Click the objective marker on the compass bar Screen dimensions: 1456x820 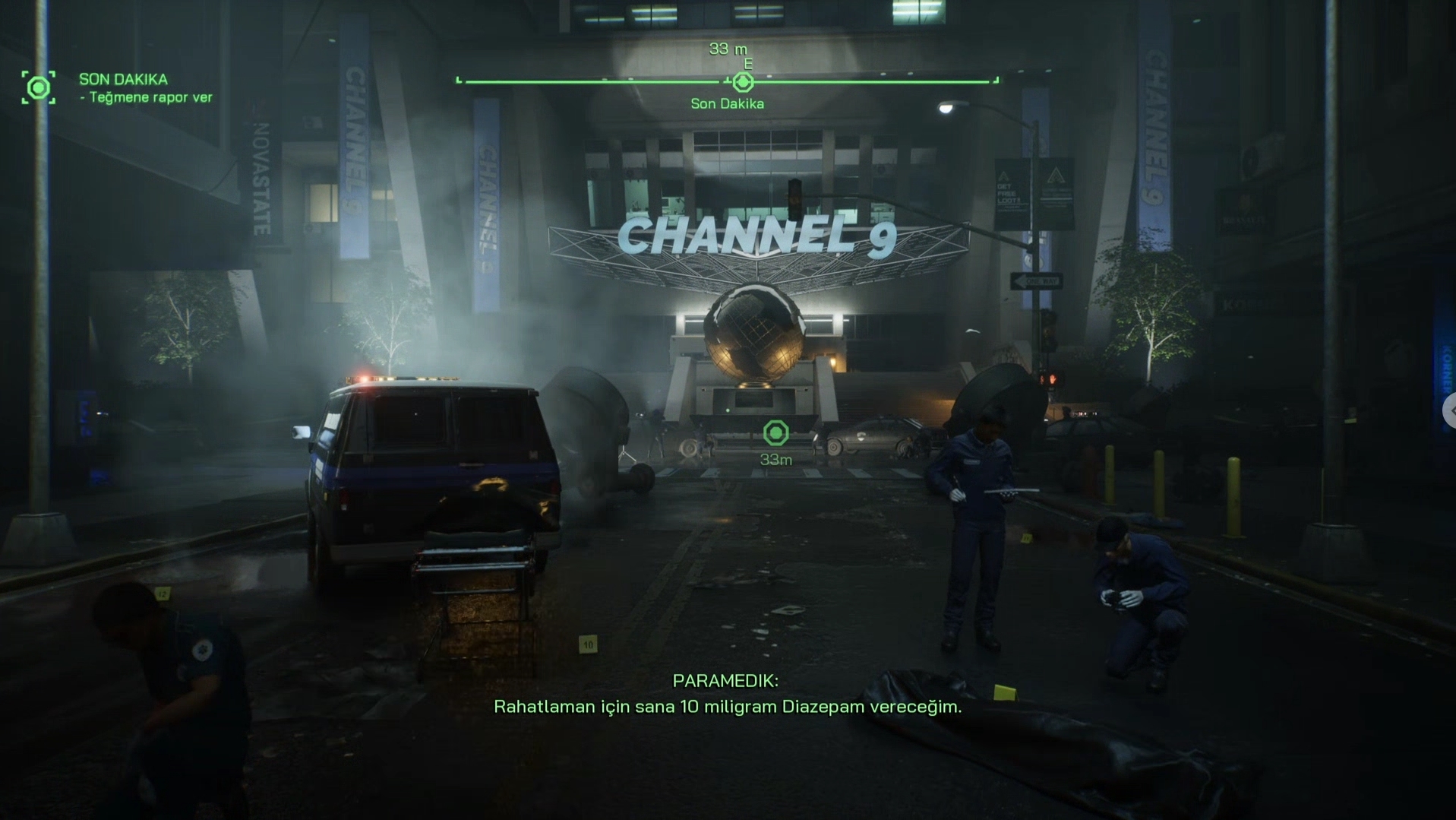coord(742,81)
